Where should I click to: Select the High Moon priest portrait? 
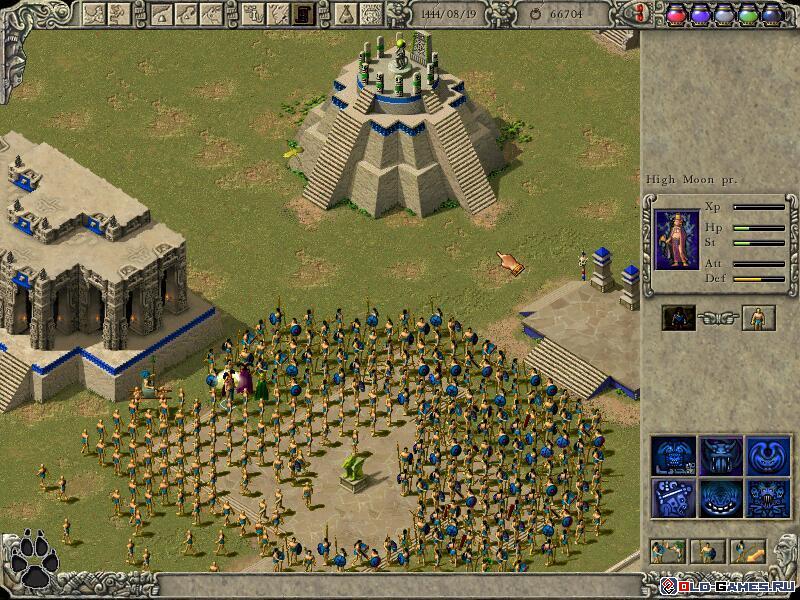tap(678, 240)
